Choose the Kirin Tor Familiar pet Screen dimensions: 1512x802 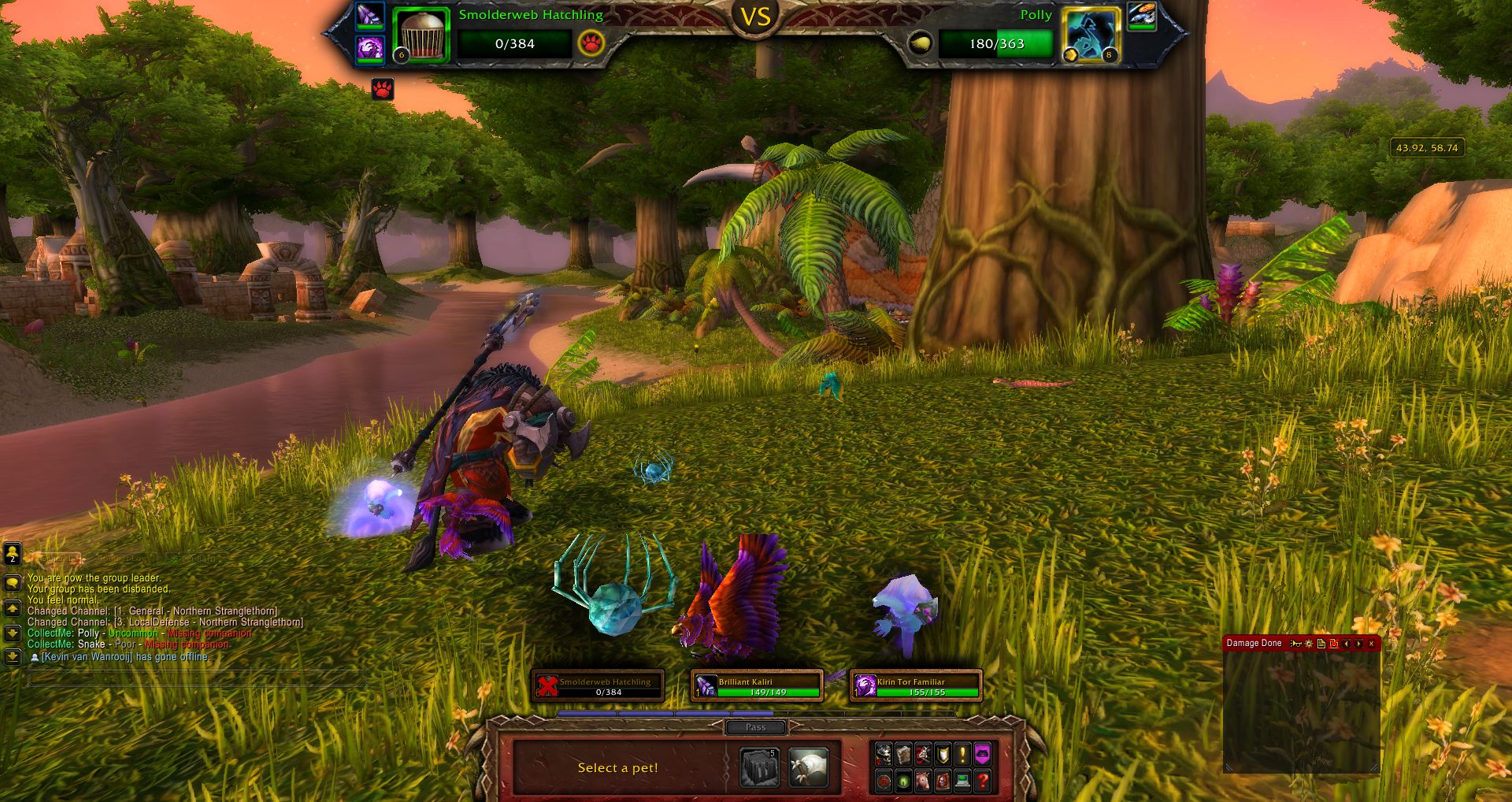coord(916,685)
